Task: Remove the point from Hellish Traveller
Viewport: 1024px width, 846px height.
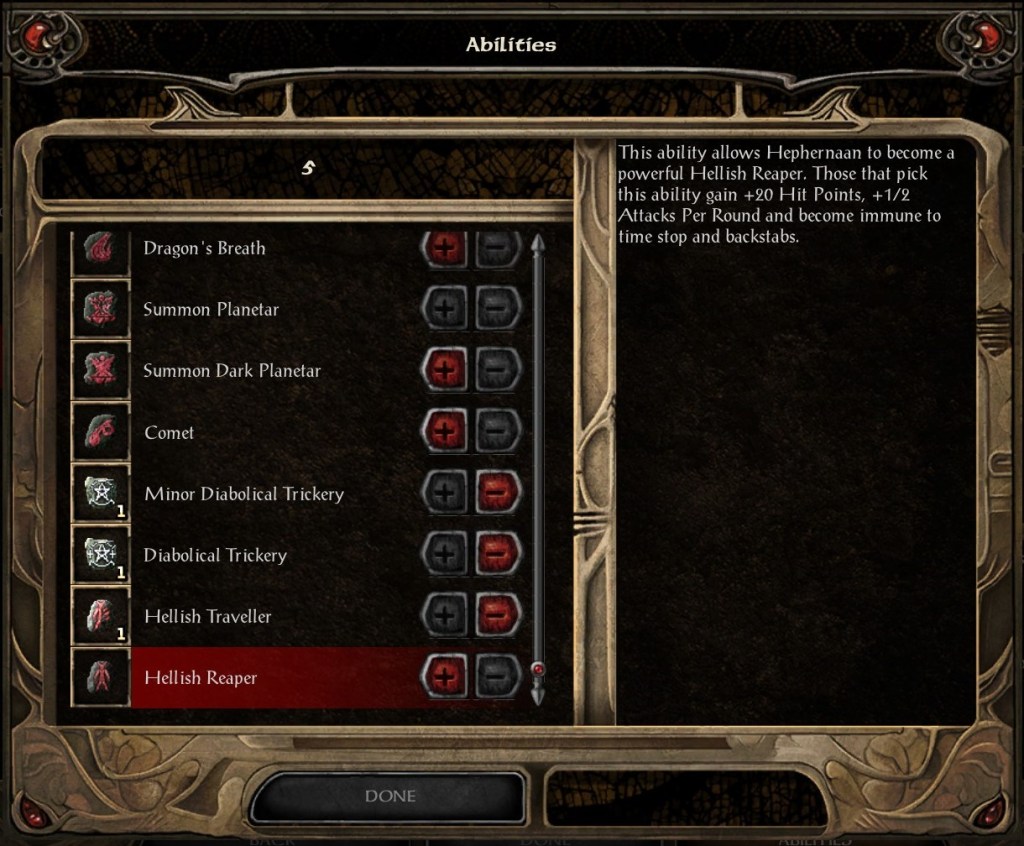Action: (497, 617)
